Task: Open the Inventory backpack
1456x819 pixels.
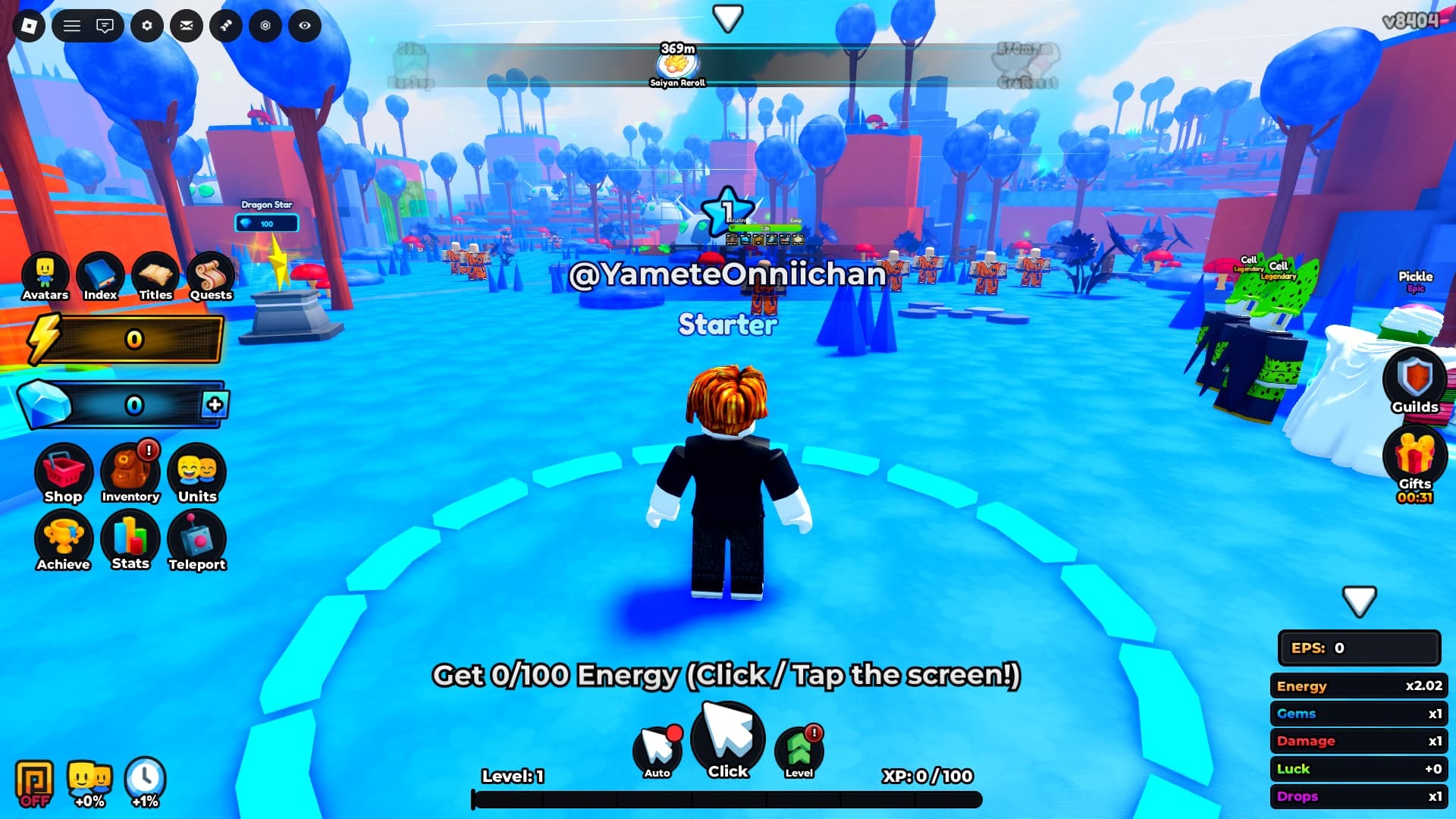Action: point(130,473)
